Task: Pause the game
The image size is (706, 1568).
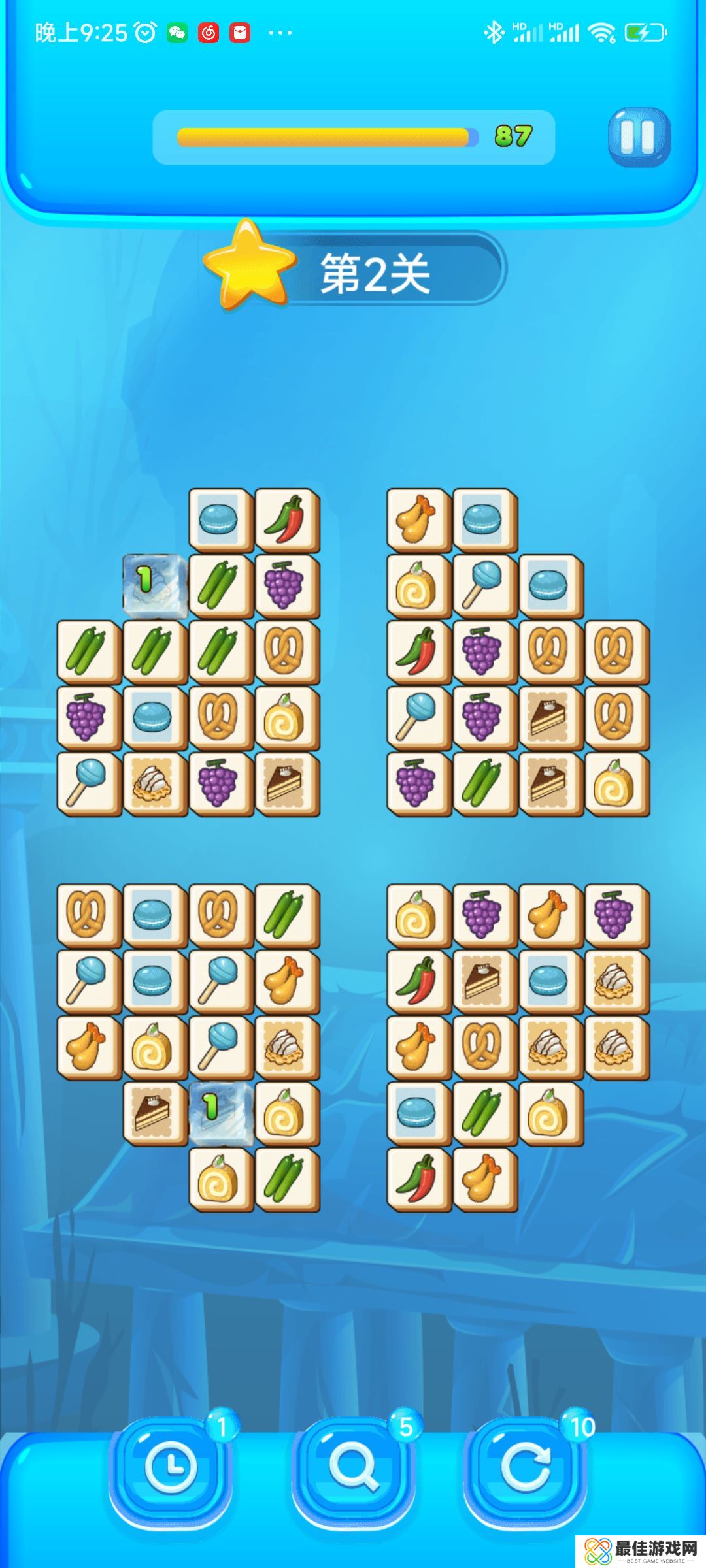Action: click(638, 137)
